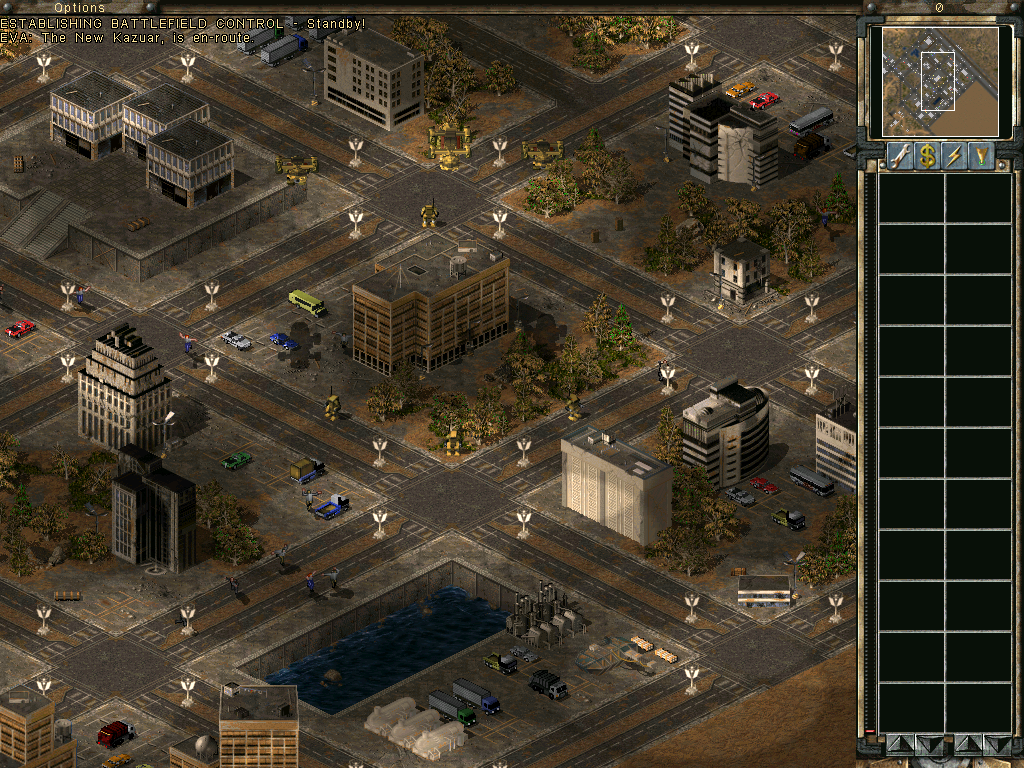1024x768 pixels.
Task: Click the left build column scroll-up arrow
Action: coord(898,744)
